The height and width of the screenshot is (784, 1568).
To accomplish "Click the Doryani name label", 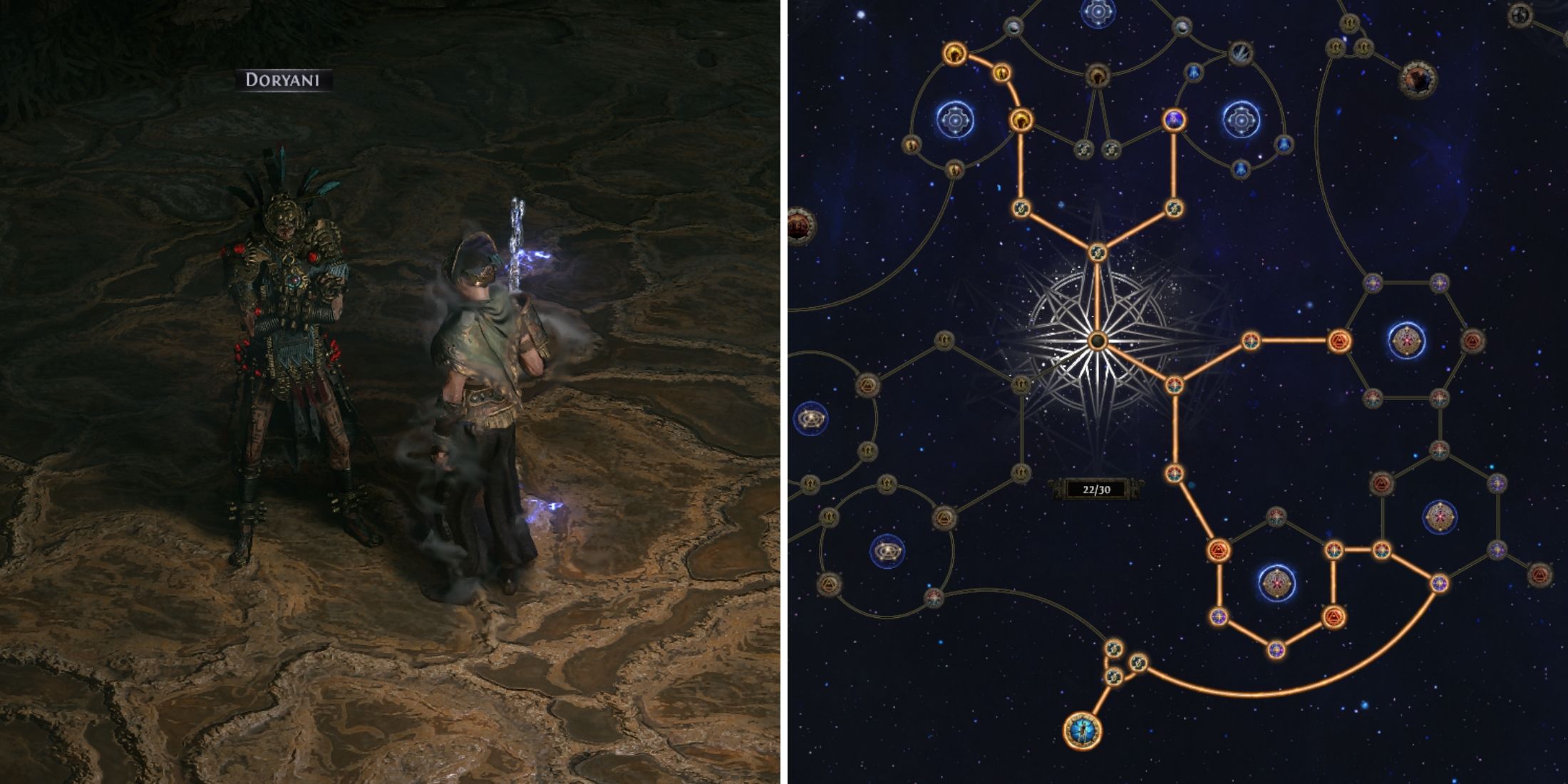I will click(283, 80).
